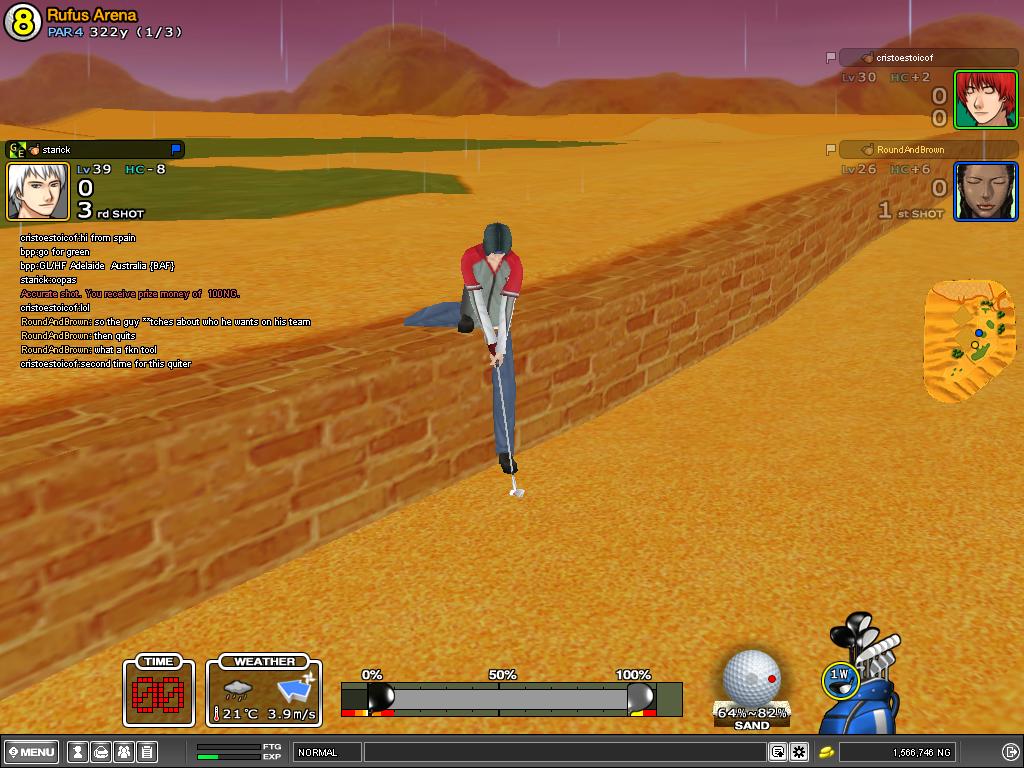
Task: Open the MENU button
Action: 32,752
